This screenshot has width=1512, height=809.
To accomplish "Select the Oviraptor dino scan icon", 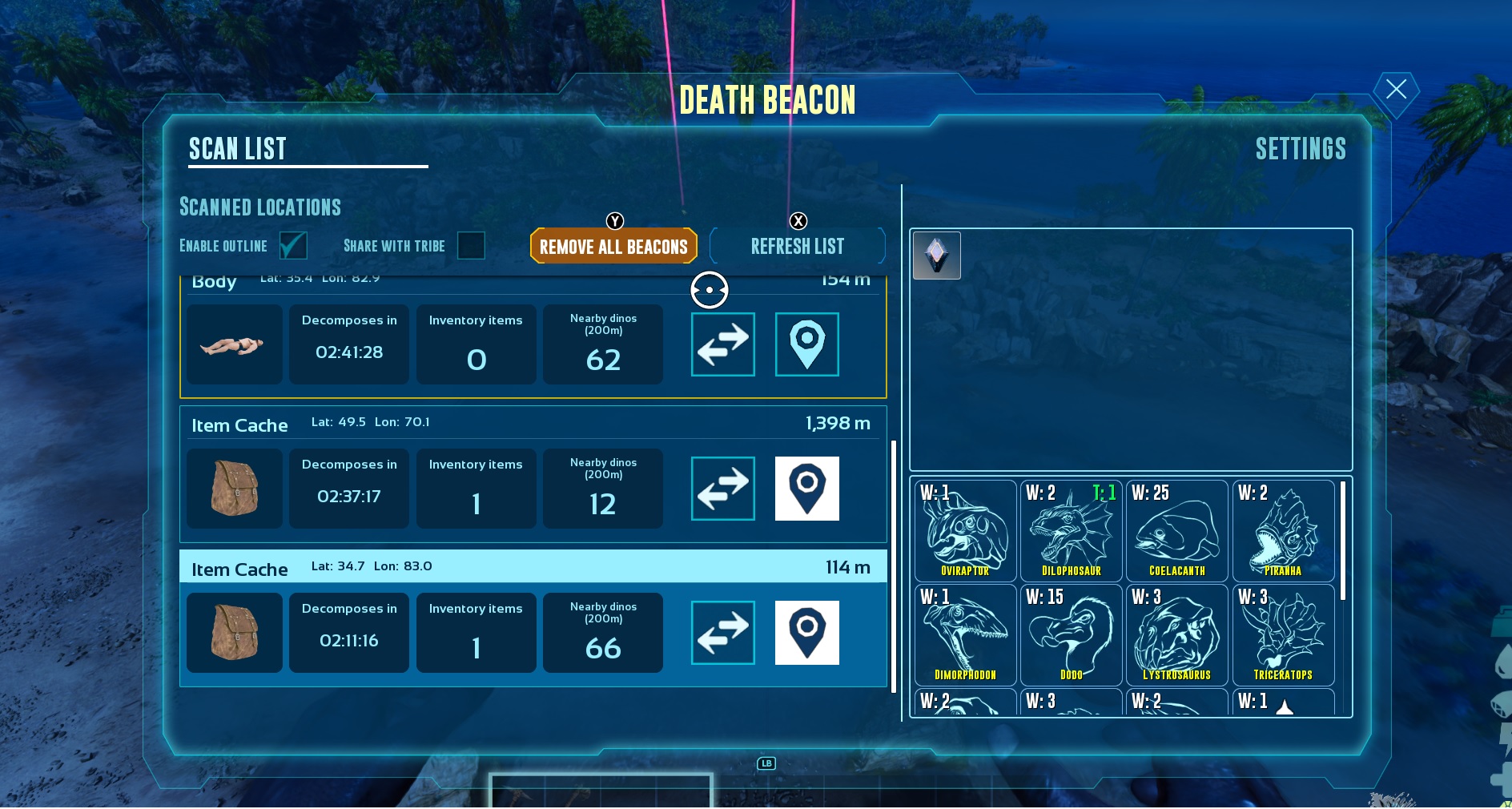I will 965,529.
